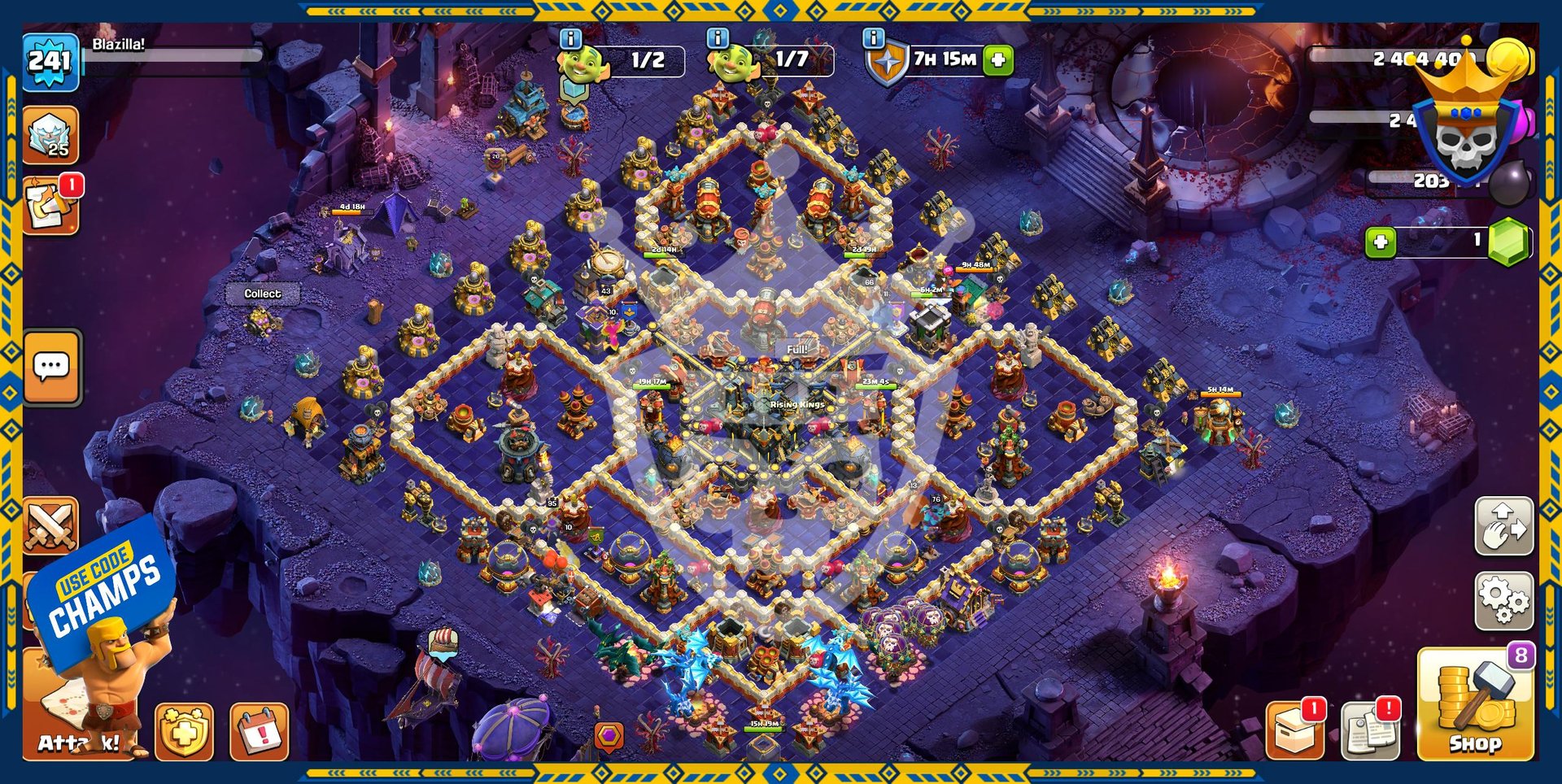The width and height of the screenshot is (1562, 784).
Task: Open the village layout editor button
Action: click(1503, 526)
